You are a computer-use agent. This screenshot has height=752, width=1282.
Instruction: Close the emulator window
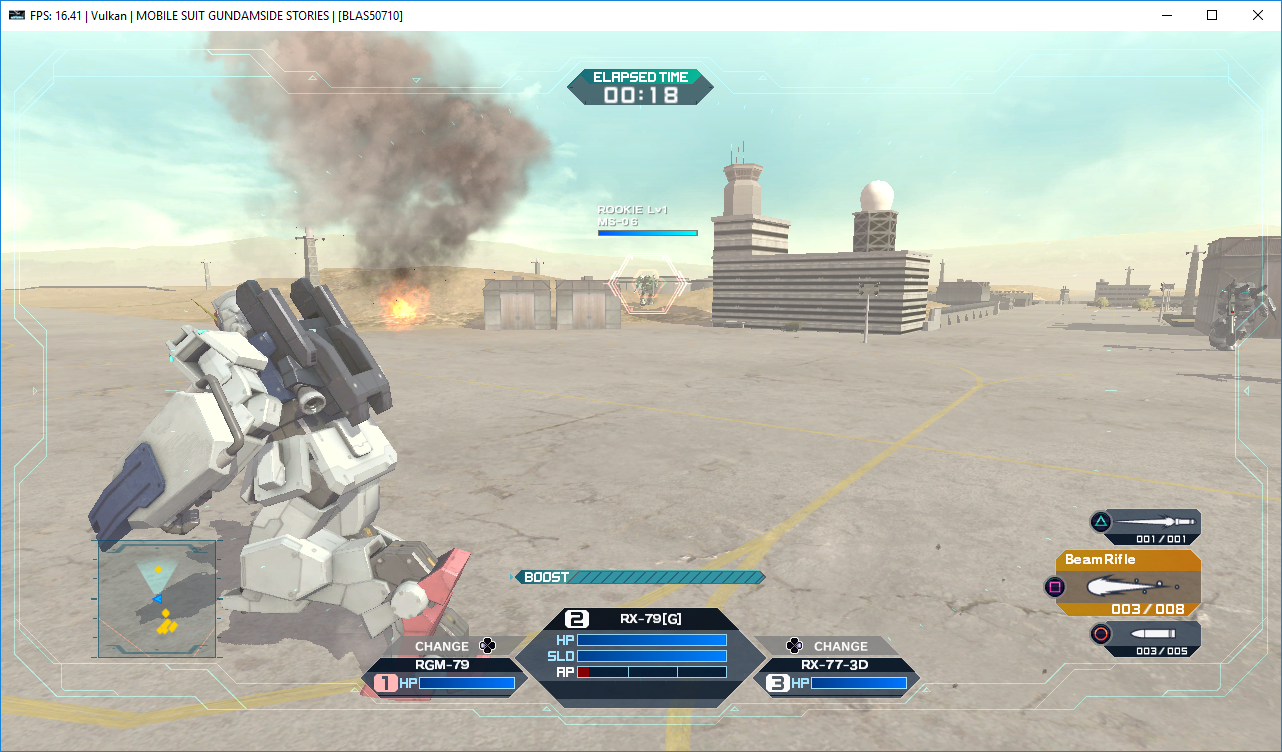point(1258,15)
